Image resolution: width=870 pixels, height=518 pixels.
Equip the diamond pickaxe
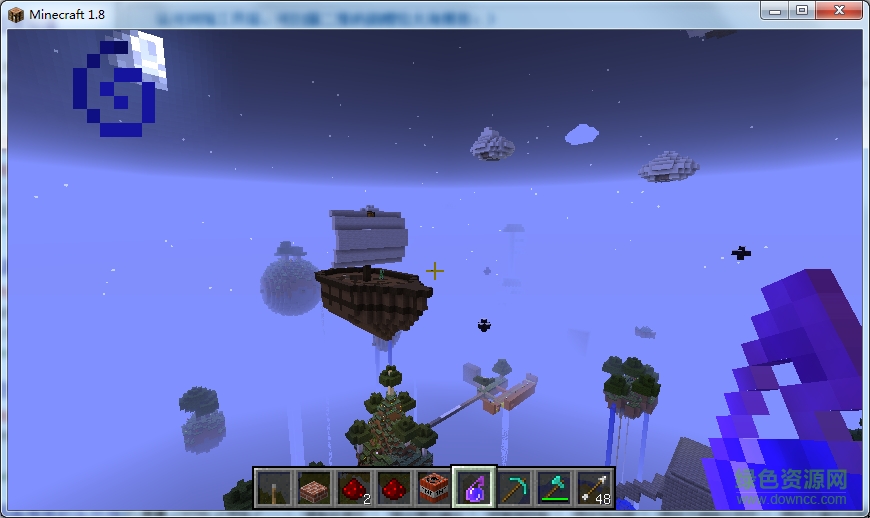pos(513,488)
